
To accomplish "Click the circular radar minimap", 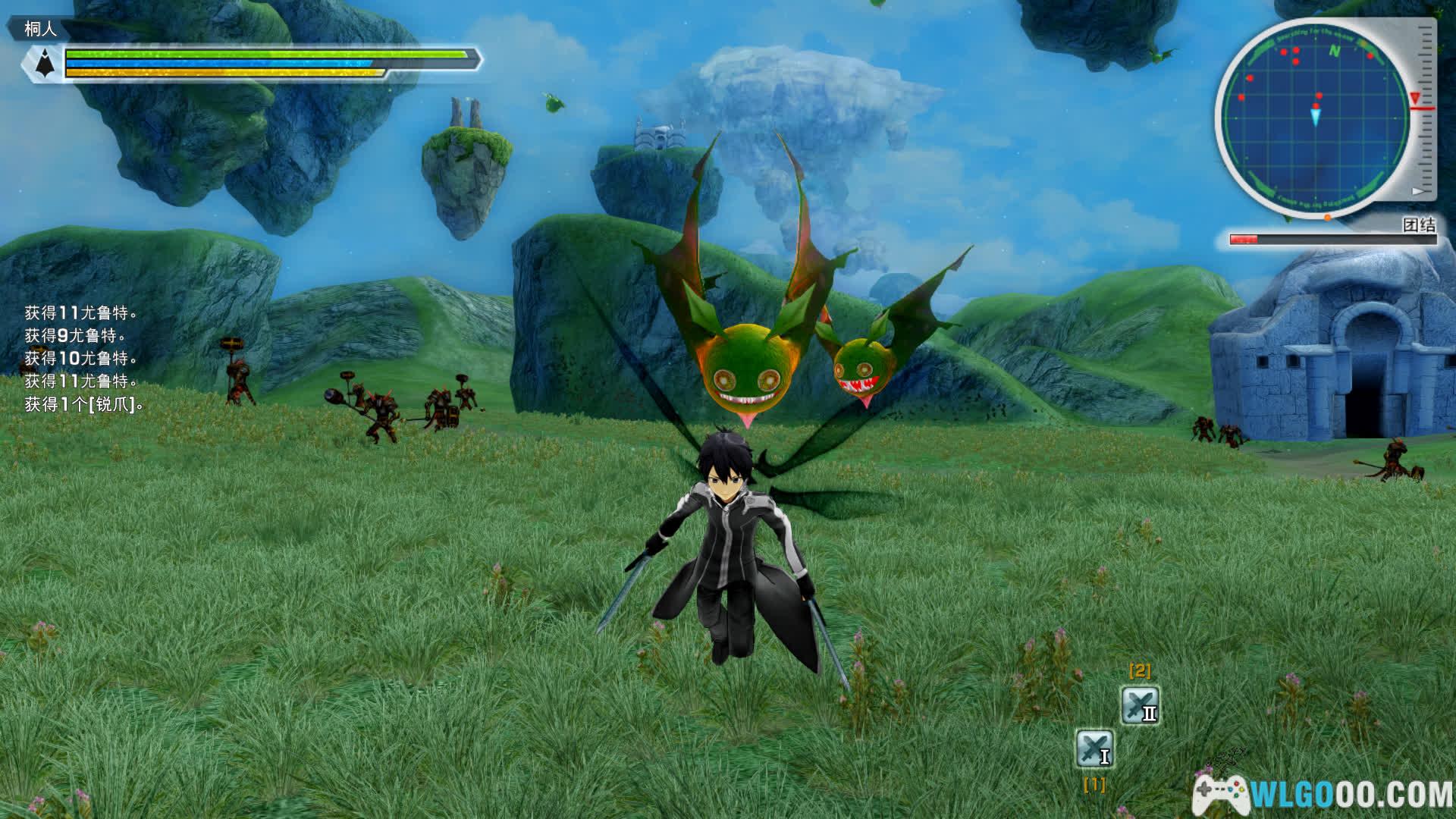I will [1316, 118].
